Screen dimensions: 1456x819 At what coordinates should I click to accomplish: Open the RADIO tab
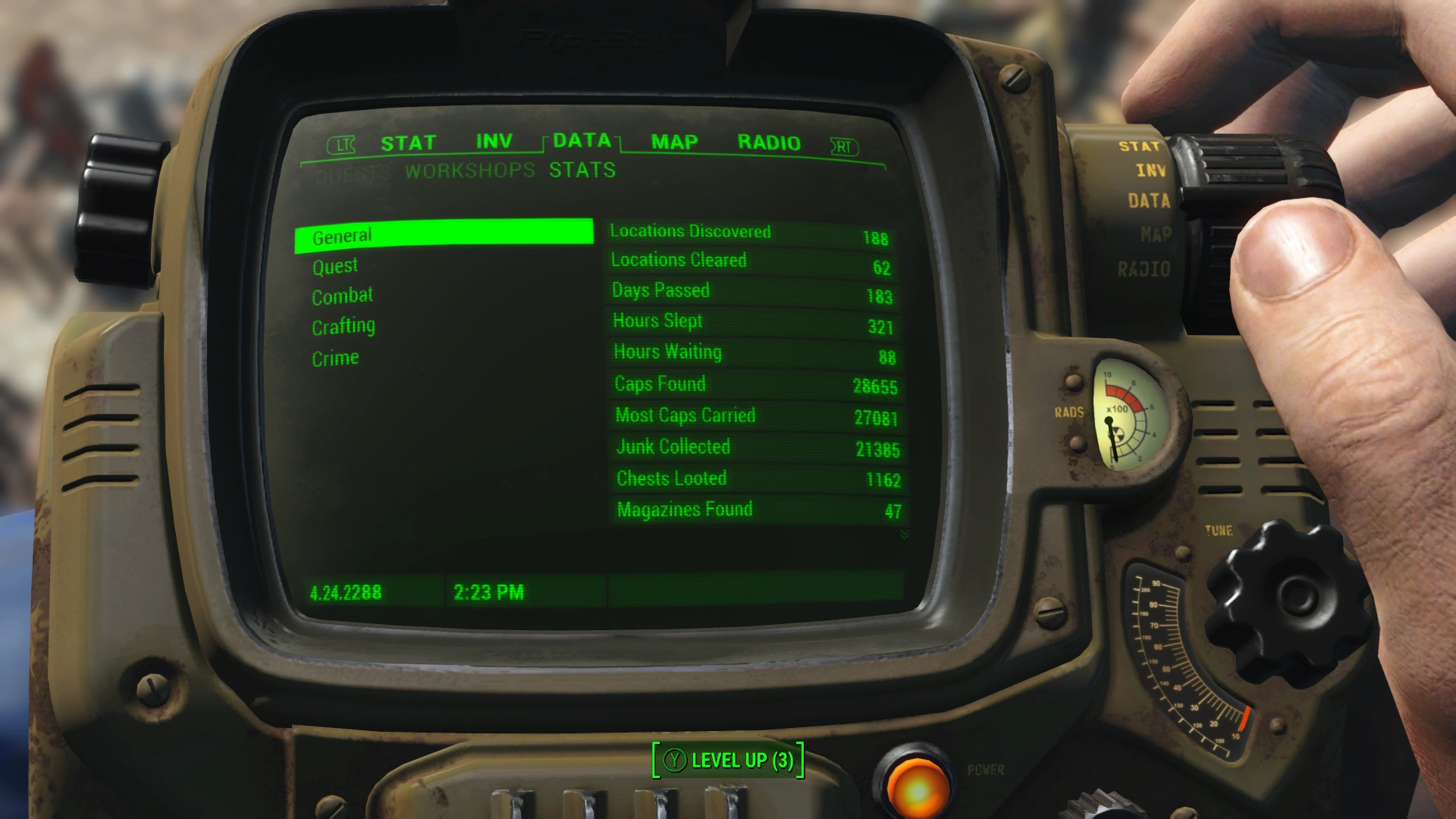click(768, 142)
